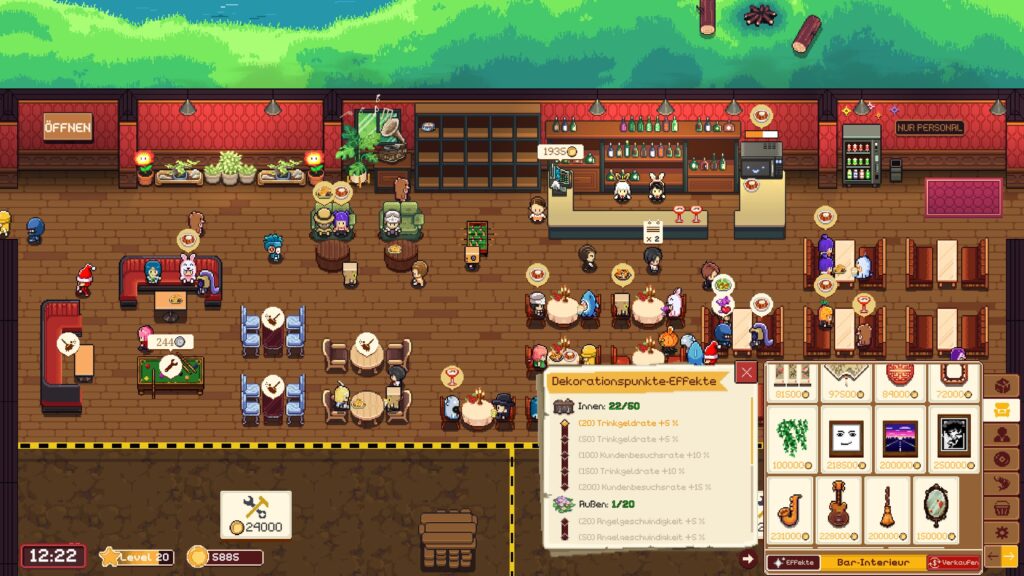This screenshot has width=1024, height=576.
Task: Switch to the box category tab
Action: (x=1001, y=386)
